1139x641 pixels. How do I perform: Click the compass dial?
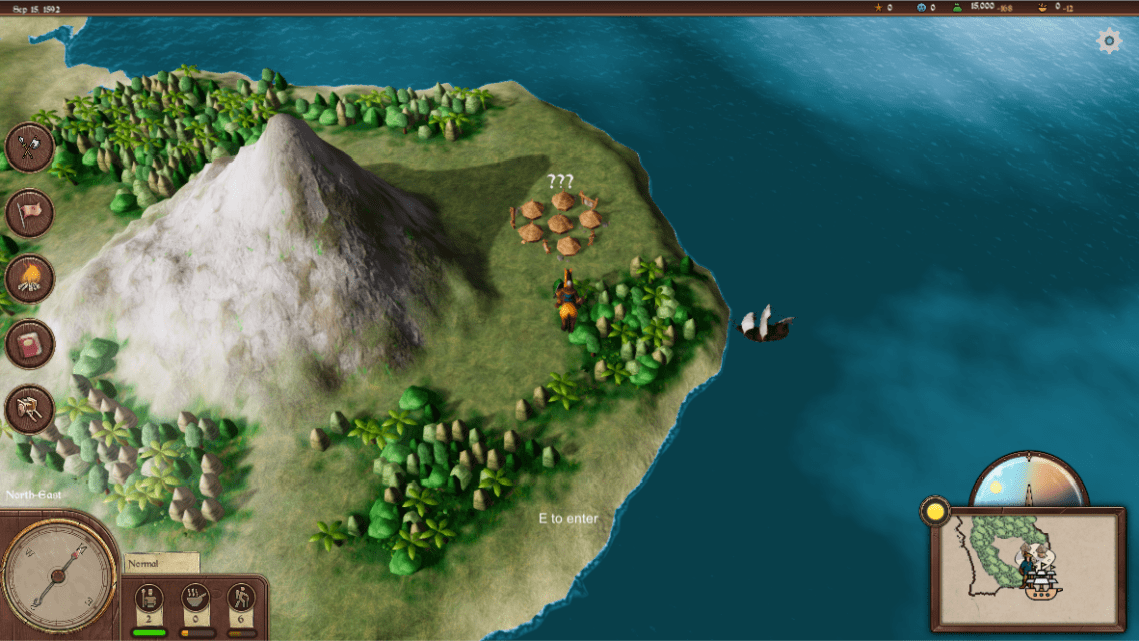(57, 574)
